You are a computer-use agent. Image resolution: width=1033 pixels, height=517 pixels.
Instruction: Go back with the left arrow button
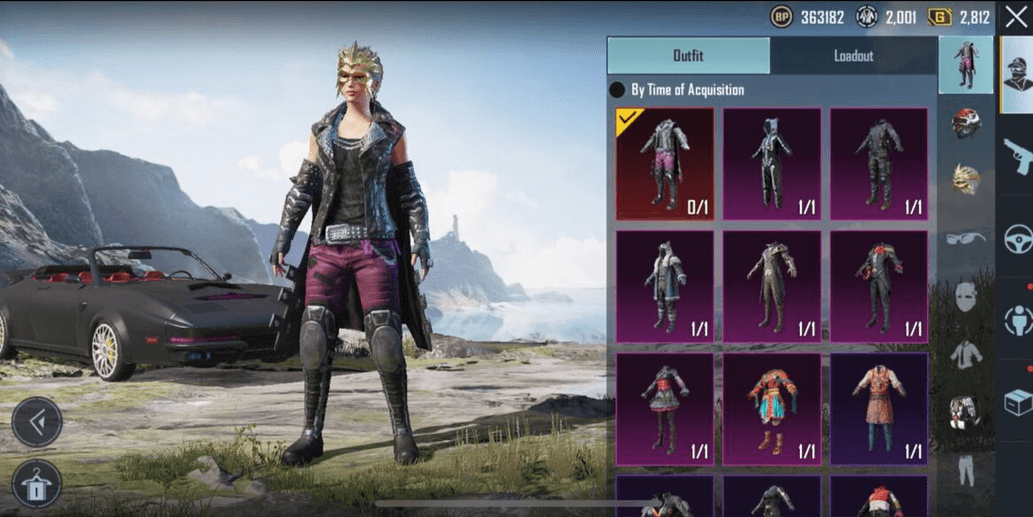[37, 423]
